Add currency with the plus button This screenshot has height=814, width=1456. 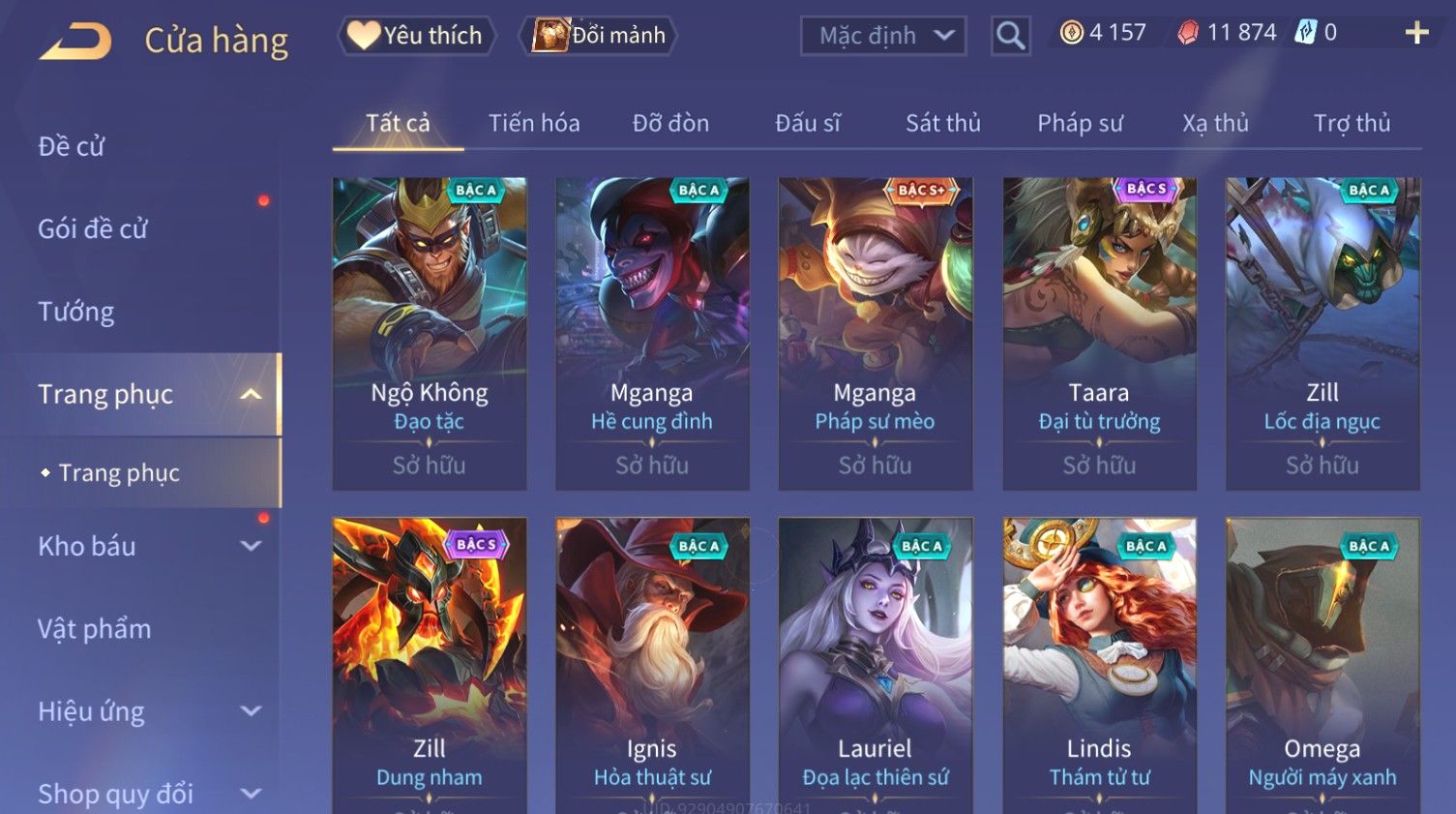coord(1416,33)
